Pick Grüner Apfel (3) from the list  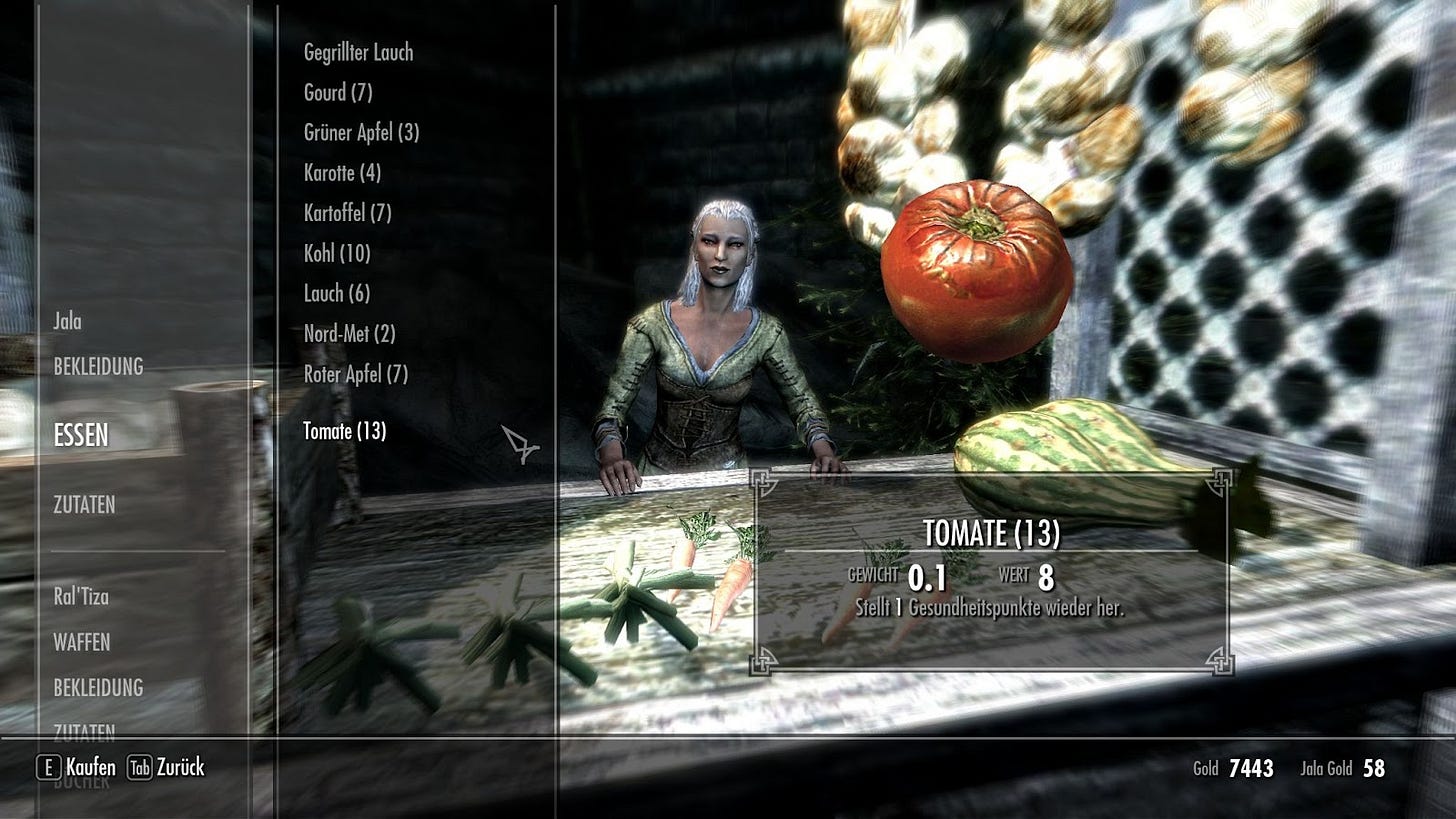click(361, 133)
